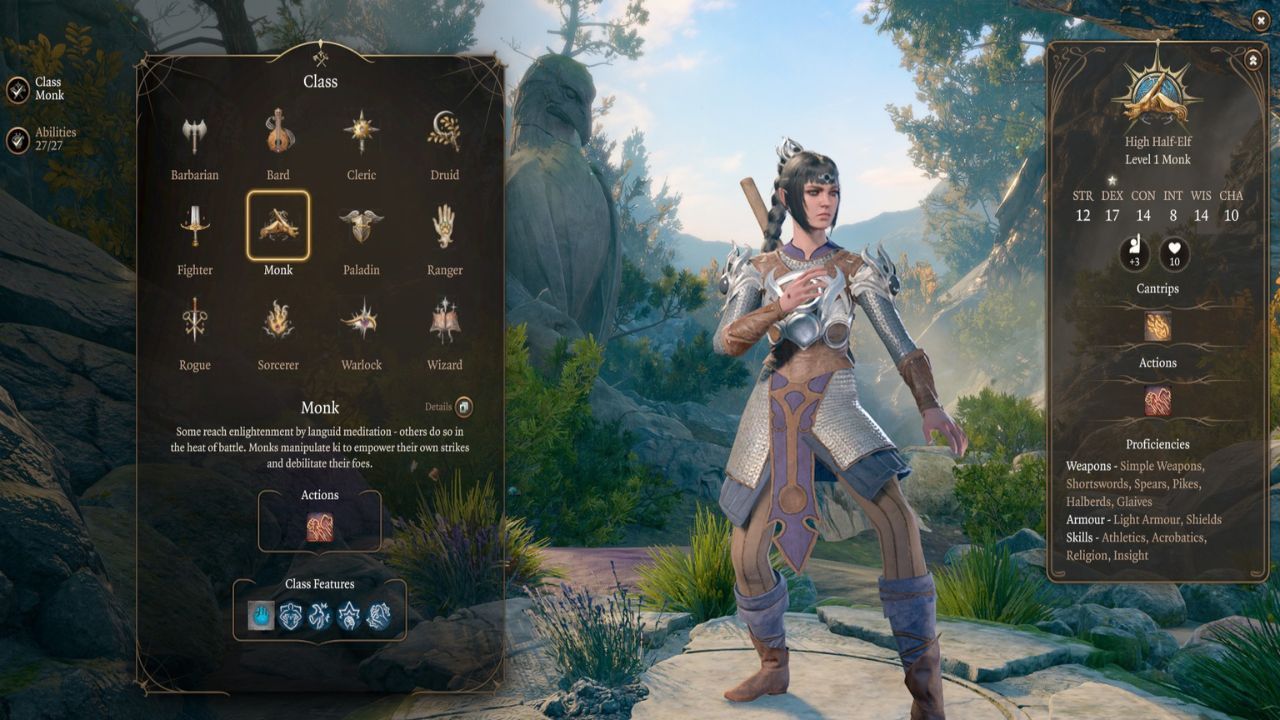Choose the Fighter class
The height and width of the screenshot is (720, 1280).
pos(195,227)
